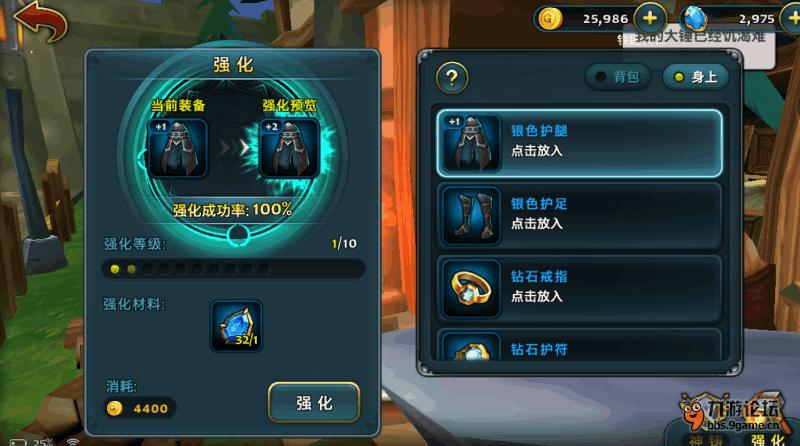Click the current equipment slot 当前装备

click(x=177, y=148)
